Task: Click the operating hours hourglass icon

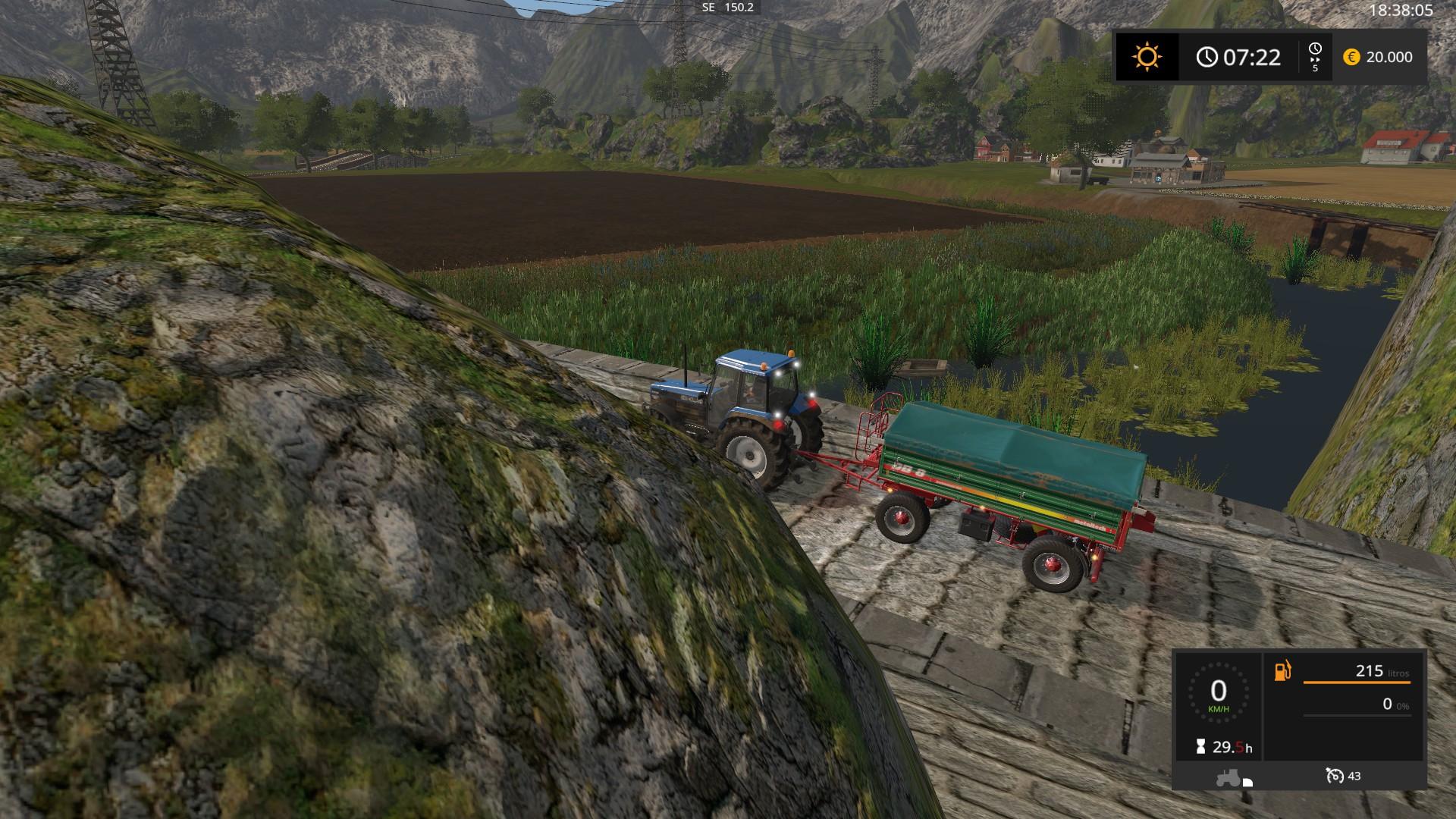Action: click(1200, 747)
